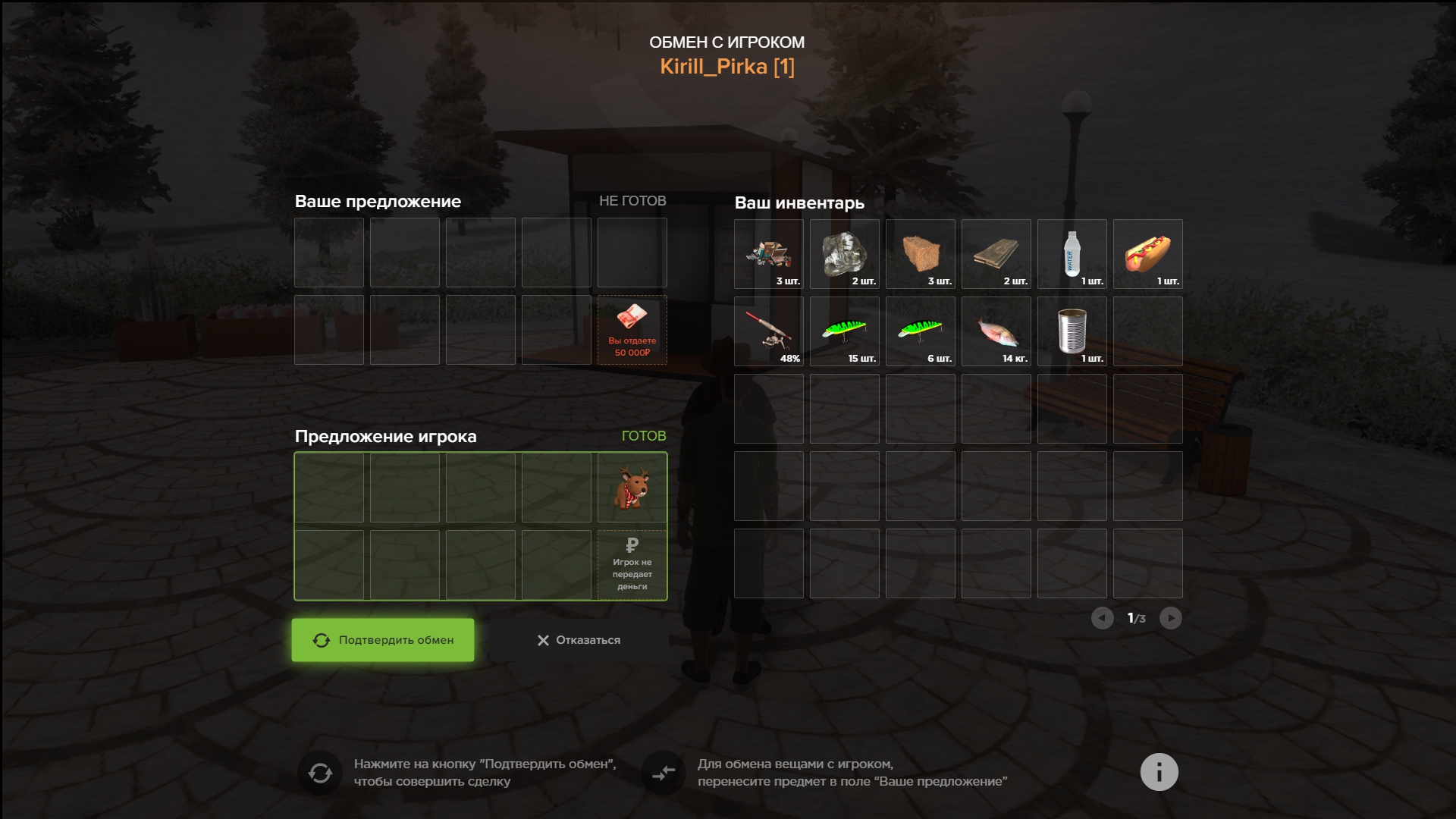Image resolution: width=1456 pixels, height=819 pixels.
Task: Inspect the reindeer toy offered by player
Action: click(632, 488)
